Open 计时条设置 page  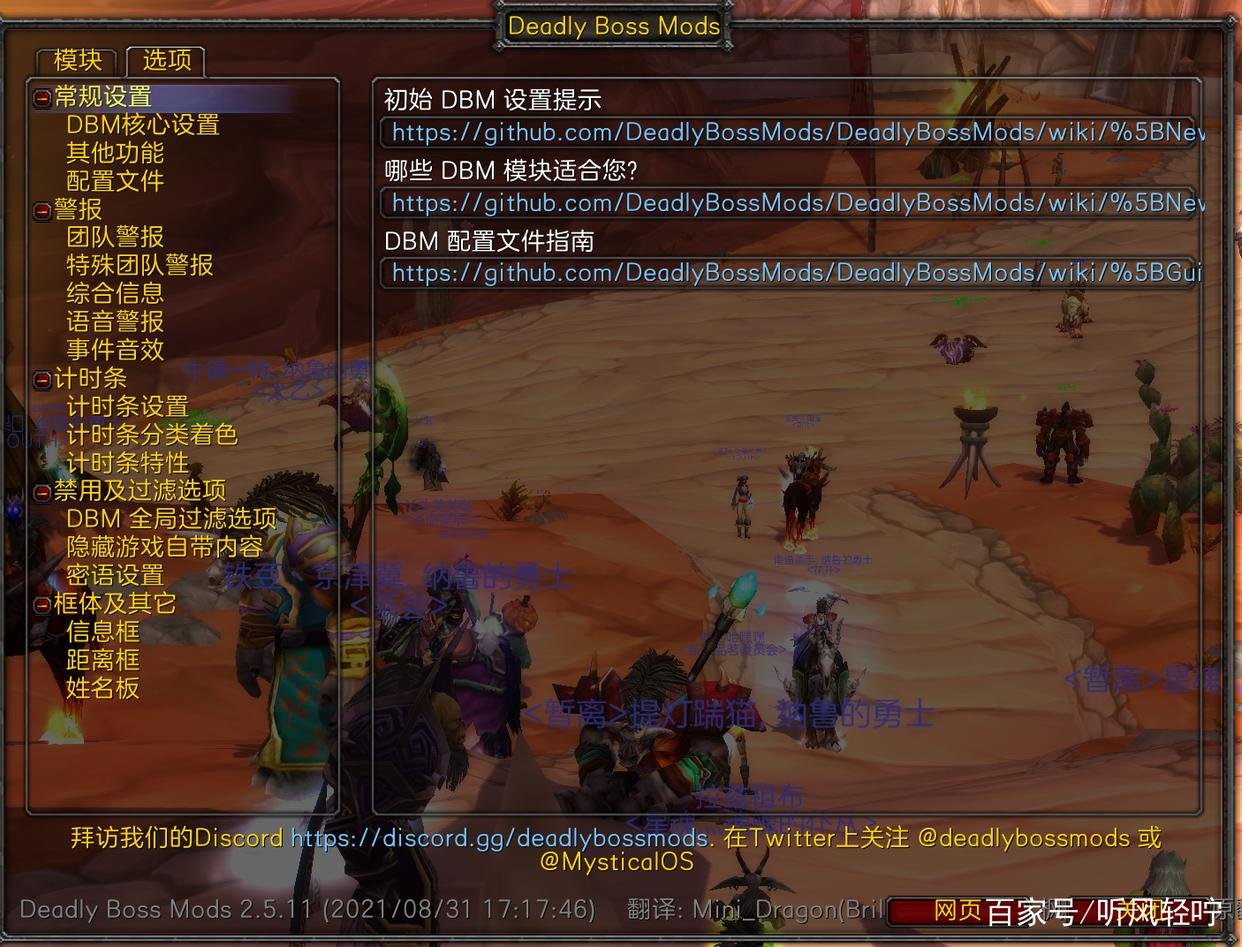tap(127, 406)
